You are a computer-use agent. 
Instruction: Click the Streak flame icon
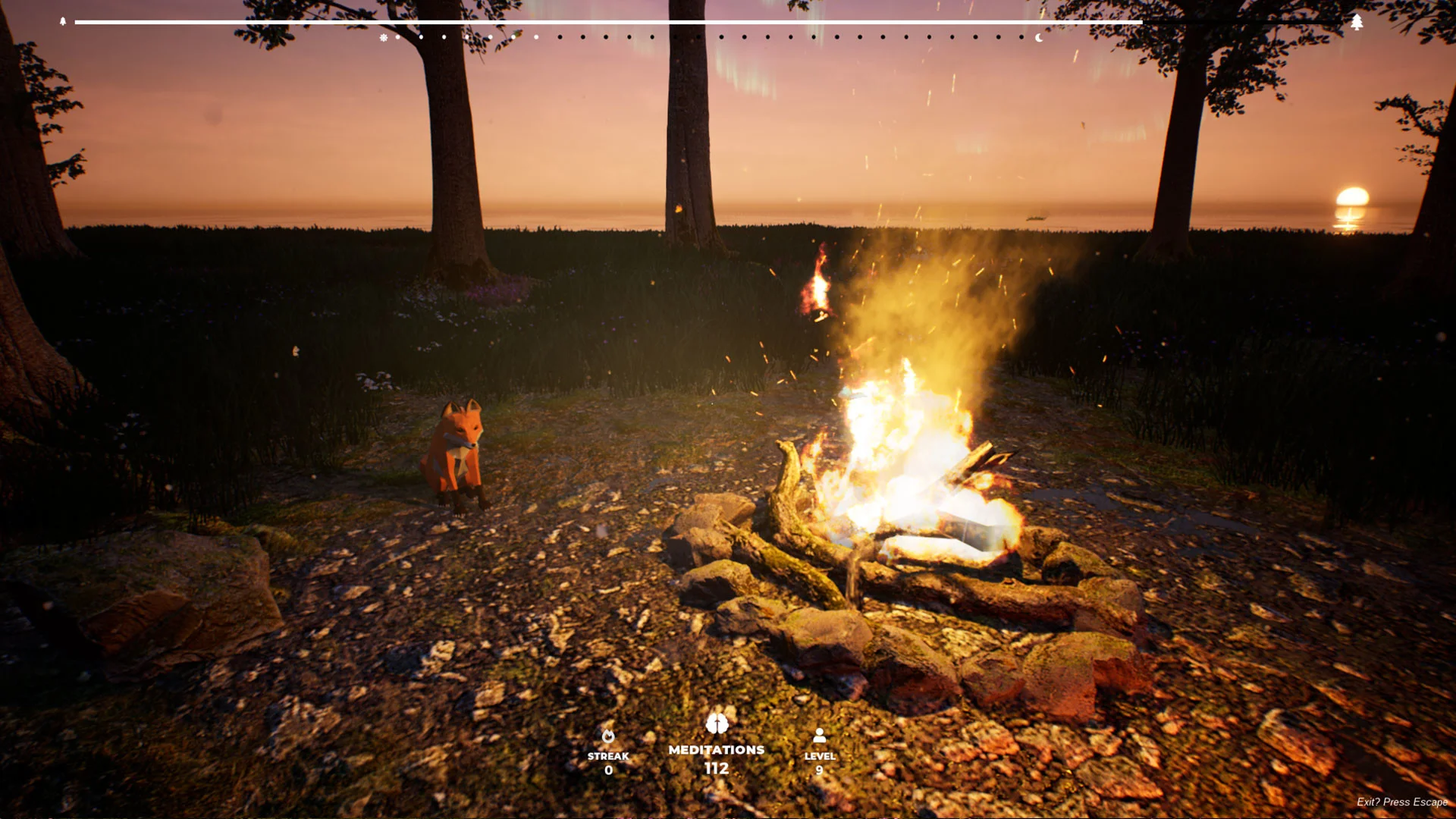(x=608, y=736)
